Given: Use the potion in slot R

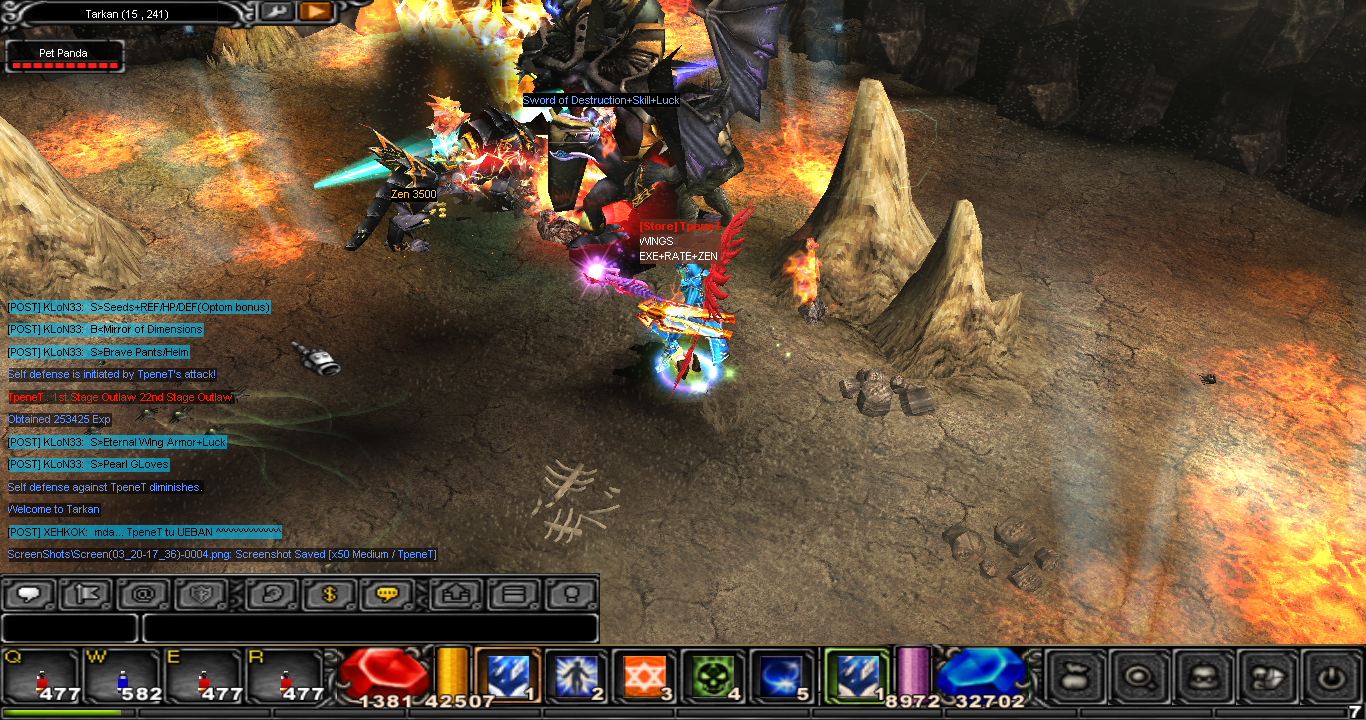Looking at the screenshot, I should (285, 676).
